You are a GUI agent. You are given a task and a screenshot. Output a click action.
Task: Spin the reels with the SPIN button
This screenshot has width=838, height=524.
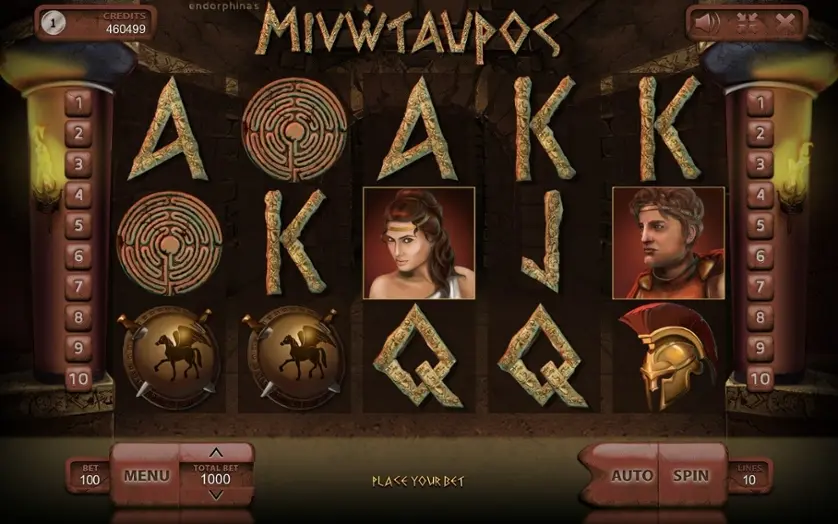tap(691, 476)
